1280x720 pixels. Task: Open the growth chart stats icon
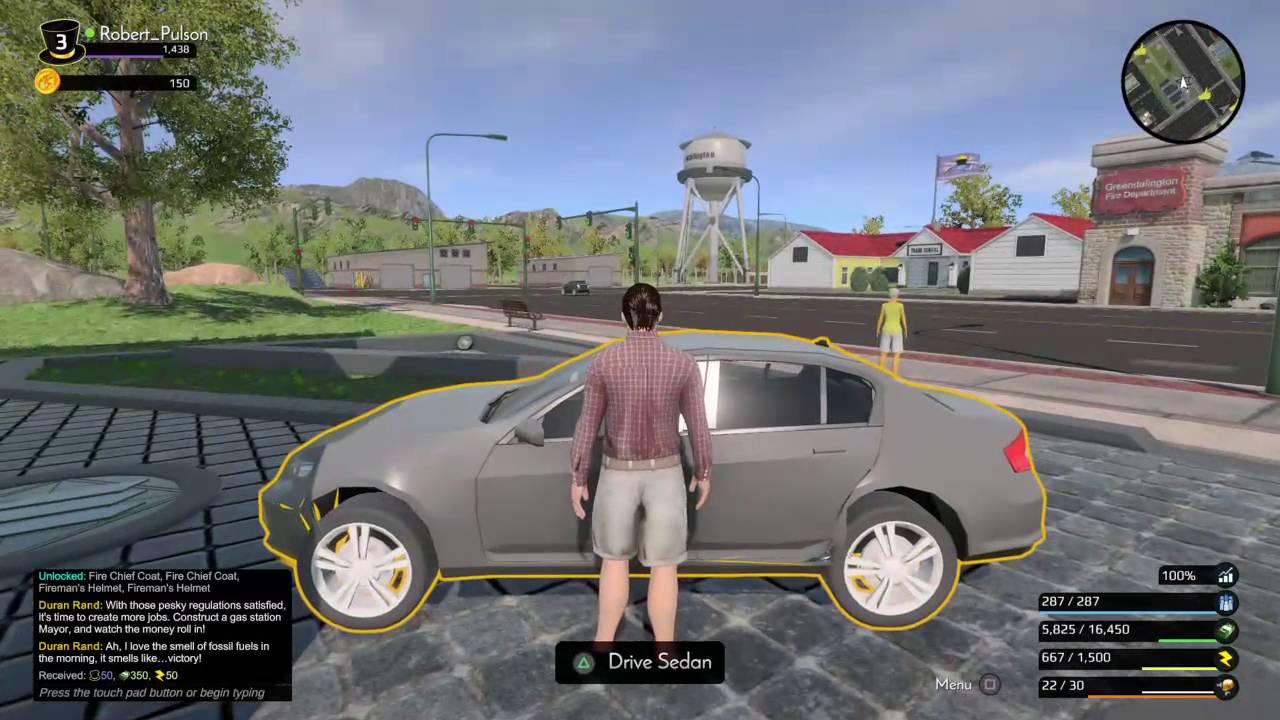point(1226,575)
